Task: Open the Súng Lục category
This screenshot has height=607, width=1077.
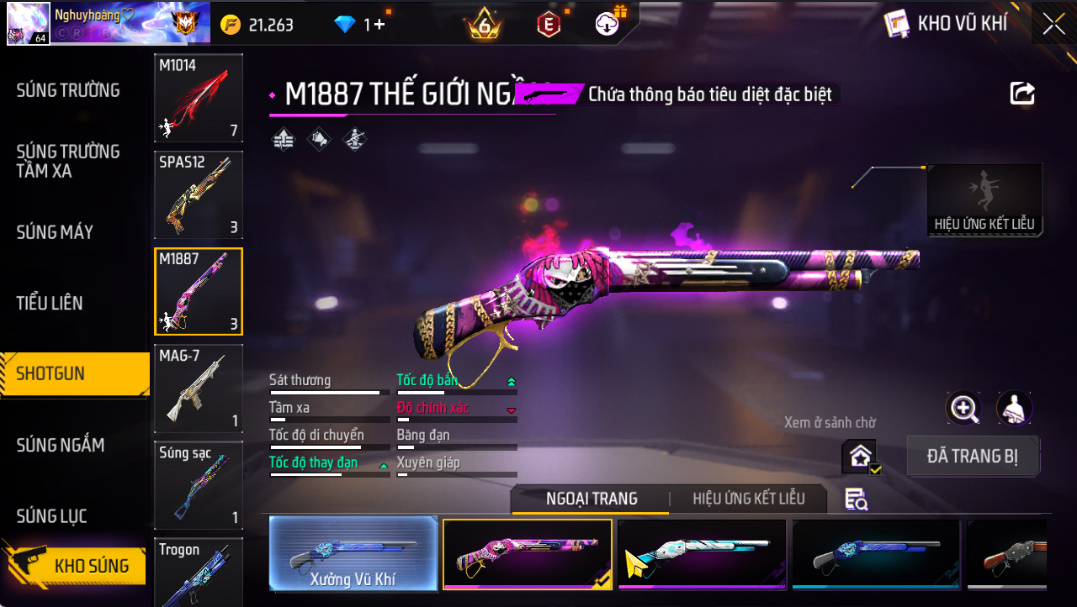Action: (52, 516)
